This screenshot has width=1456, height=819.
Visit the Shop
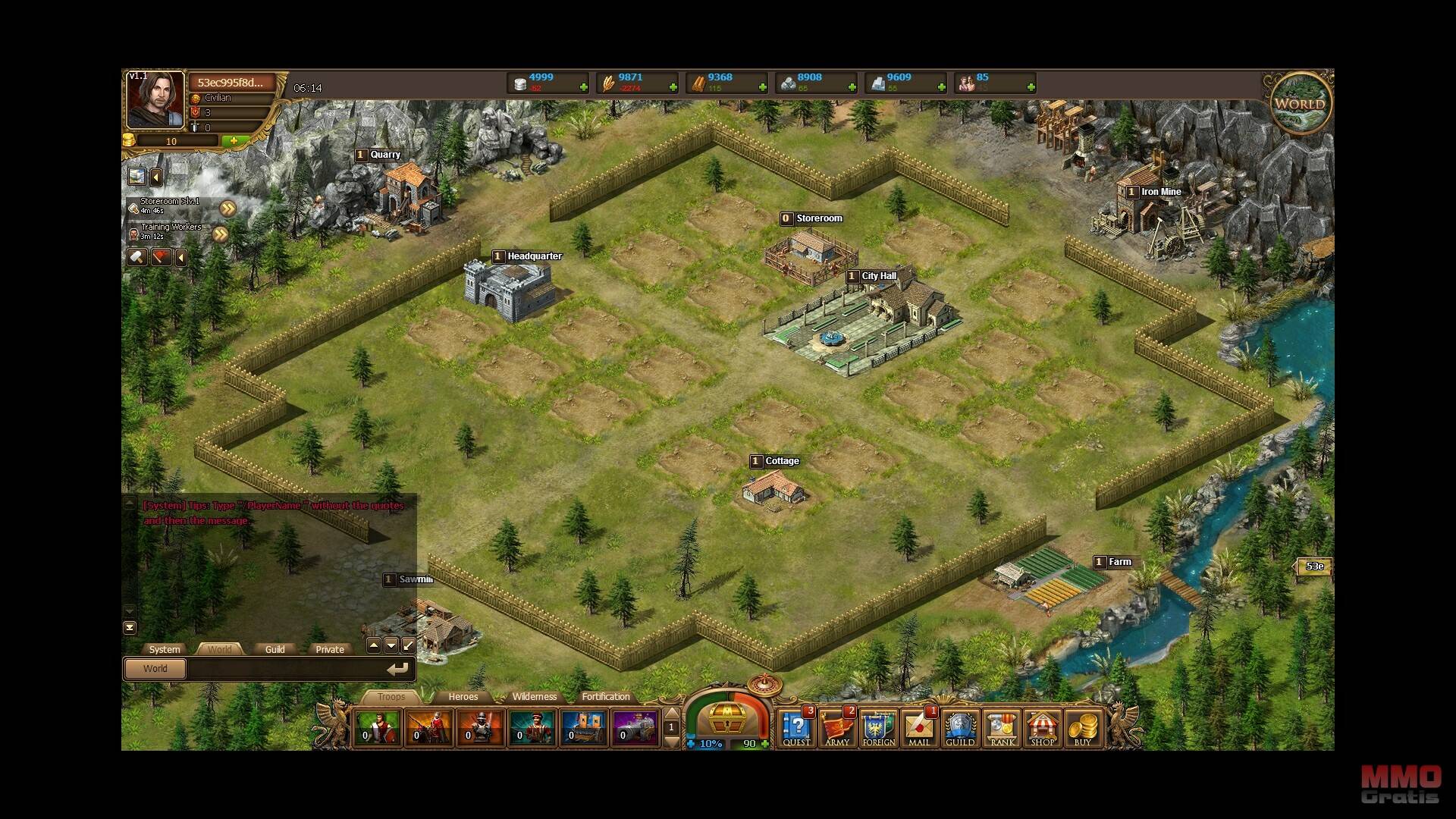1042,729
